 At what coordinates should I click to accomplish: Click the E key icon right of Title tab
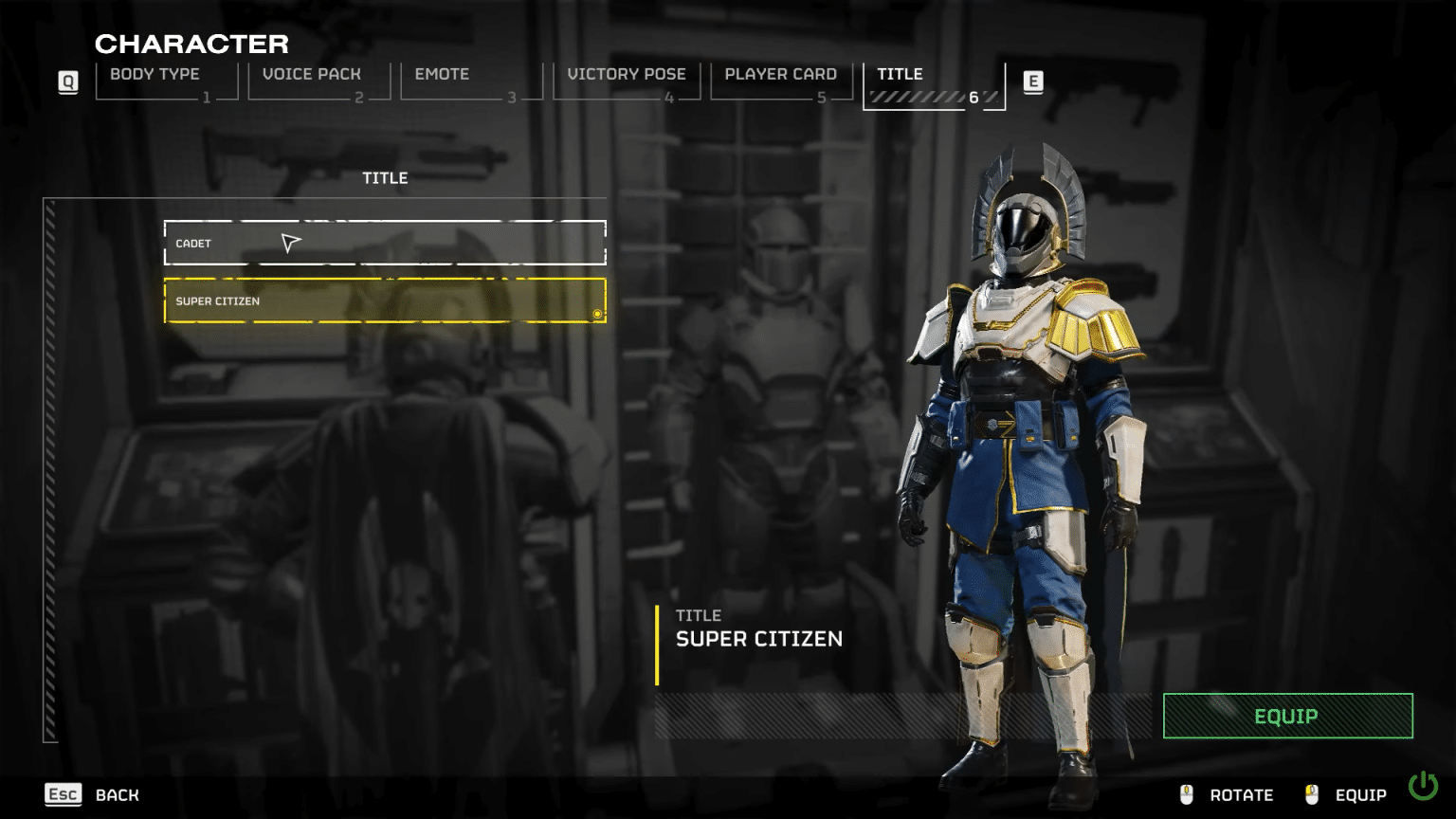1035,82
